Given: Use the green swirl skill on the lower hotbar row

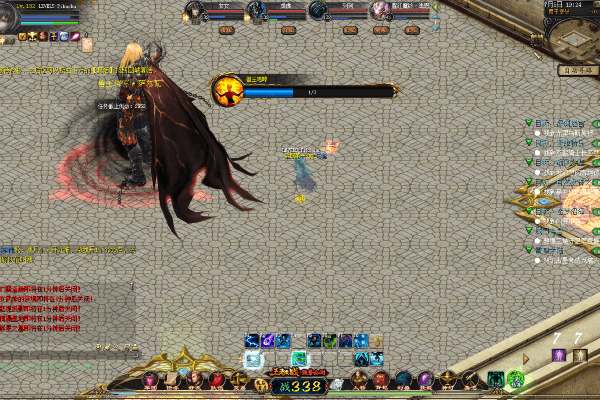Looking at the screenshot, I should point(299,359).
